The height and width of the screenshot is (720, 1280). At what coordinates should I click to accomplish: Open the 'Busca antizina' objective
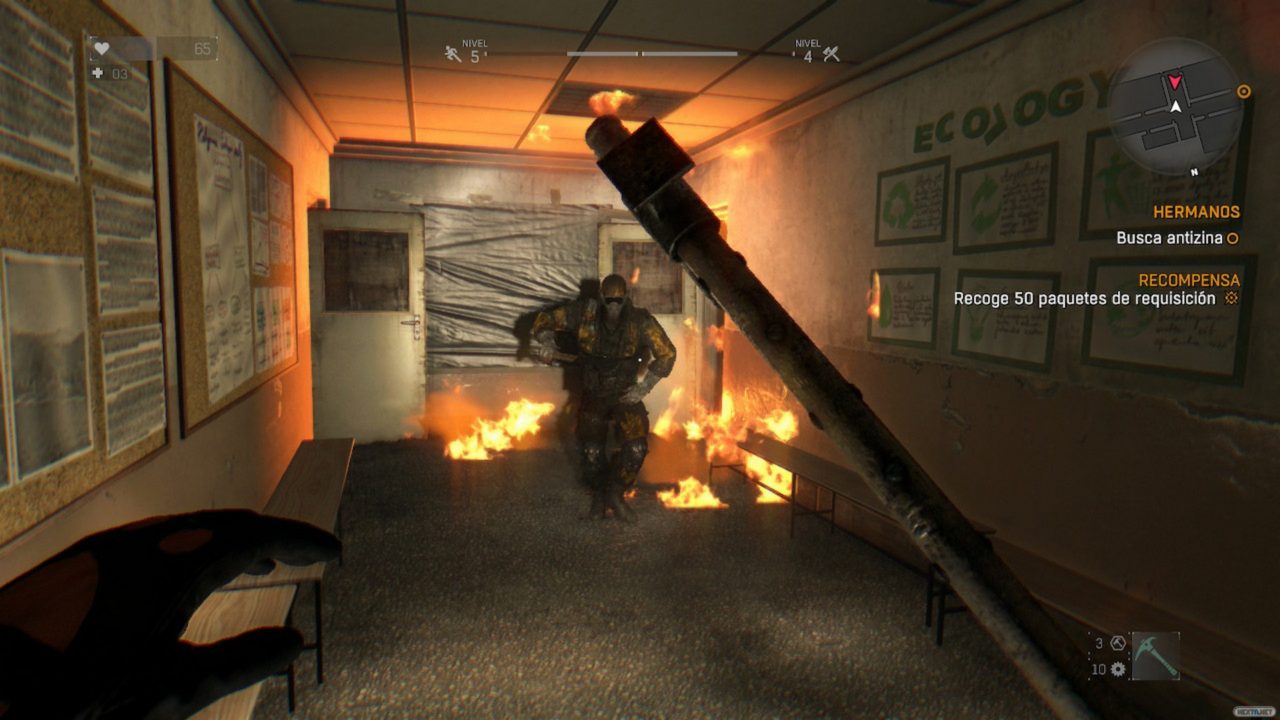point(1169,238)
